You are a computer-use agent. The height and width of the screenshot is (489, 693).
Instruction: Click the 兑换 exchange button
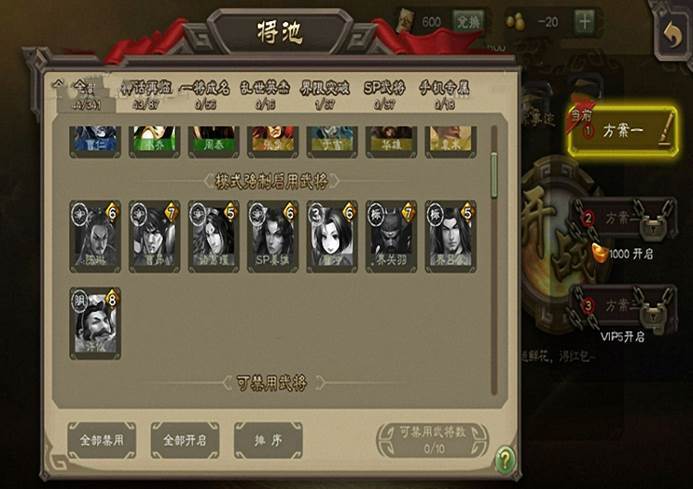[468, 21]
